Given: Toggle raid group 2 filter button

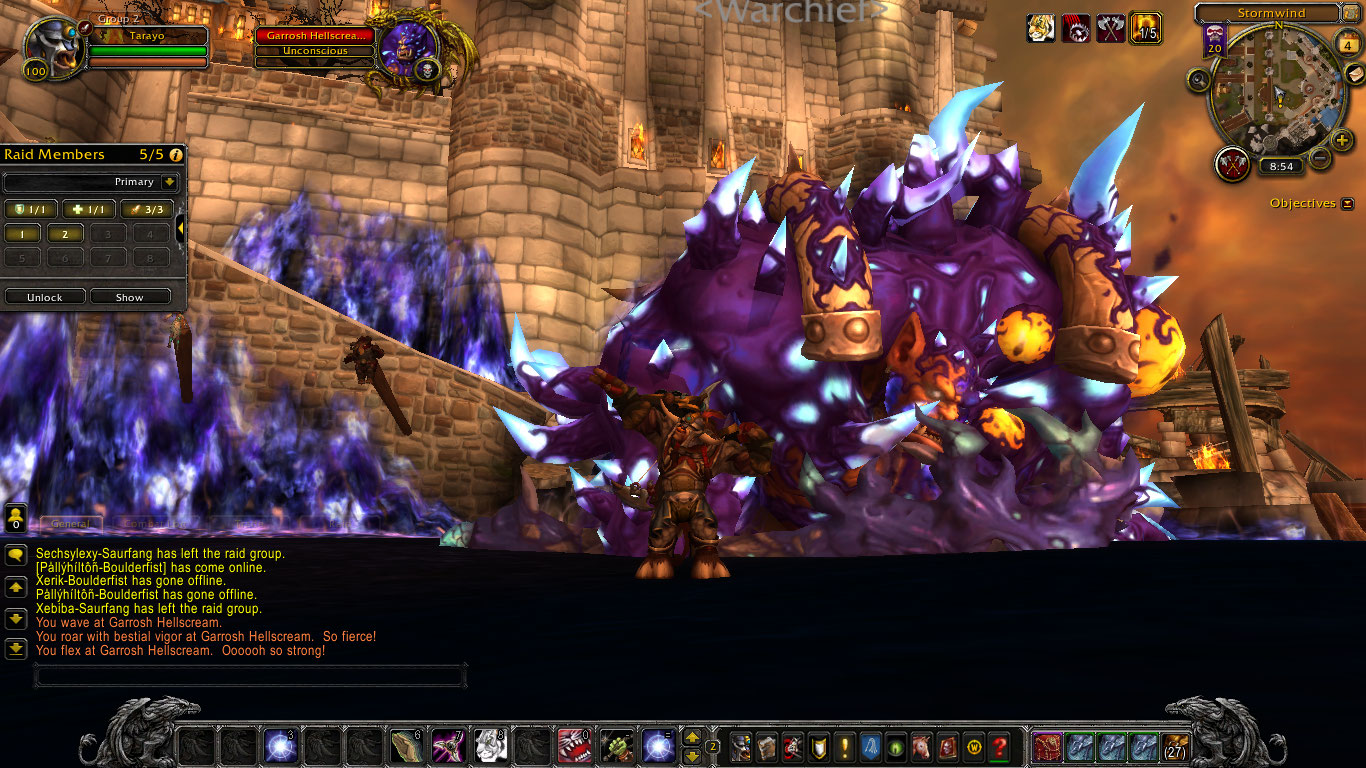Looking at the screenshot, I should 66,234.
